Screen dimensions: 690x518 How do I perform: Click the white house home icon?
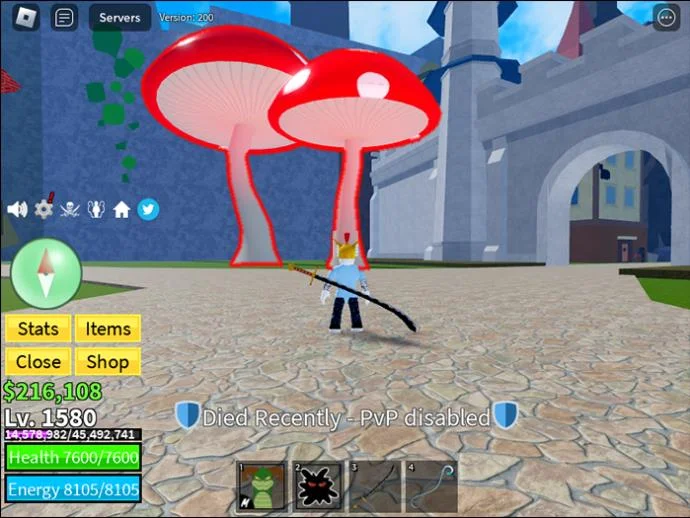tap(122, 209)
